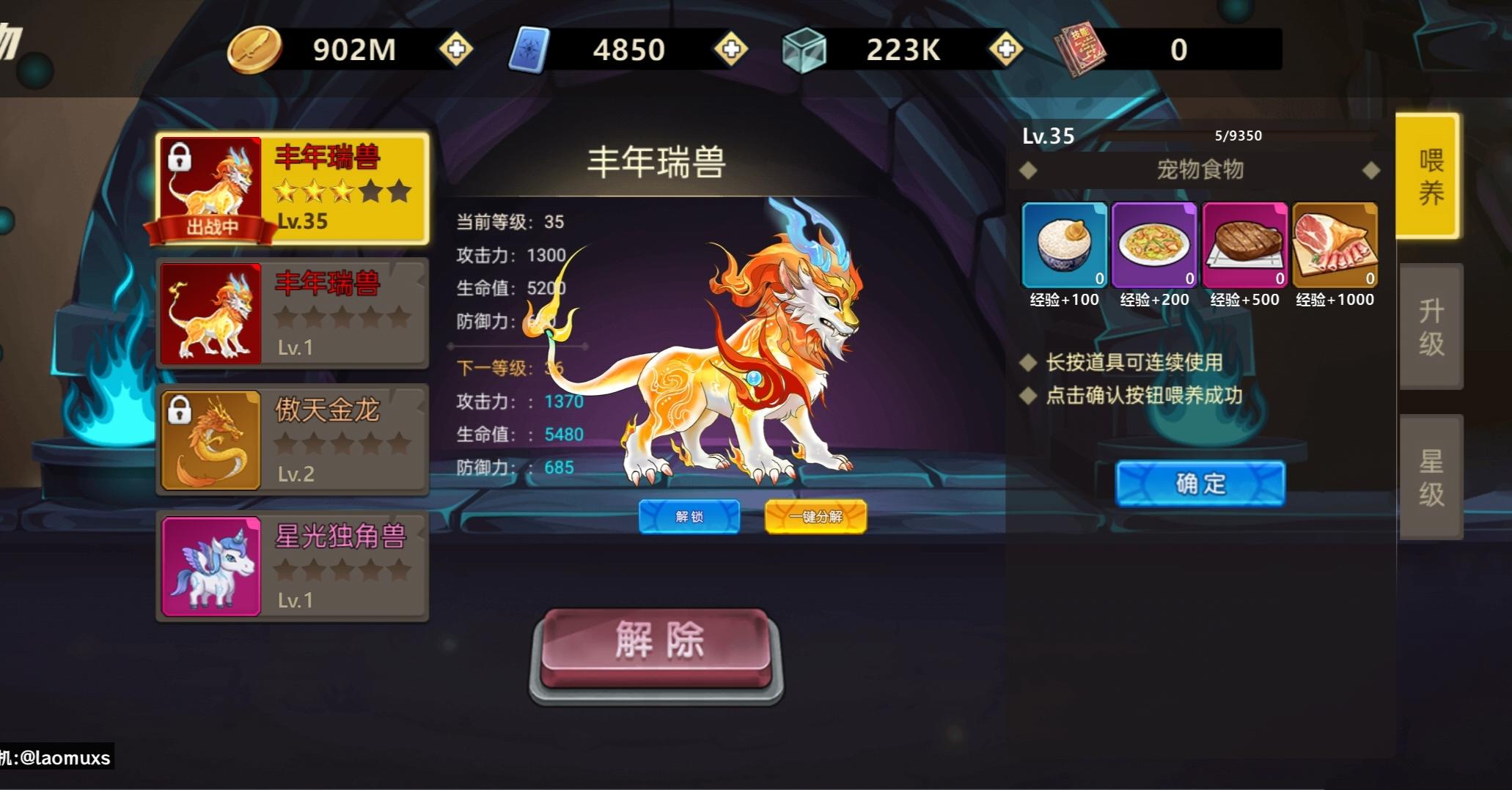Screen dimensions: 1512x790
Task: Select the fried noodles food item (经验+200)
Action: (1154, 246)
